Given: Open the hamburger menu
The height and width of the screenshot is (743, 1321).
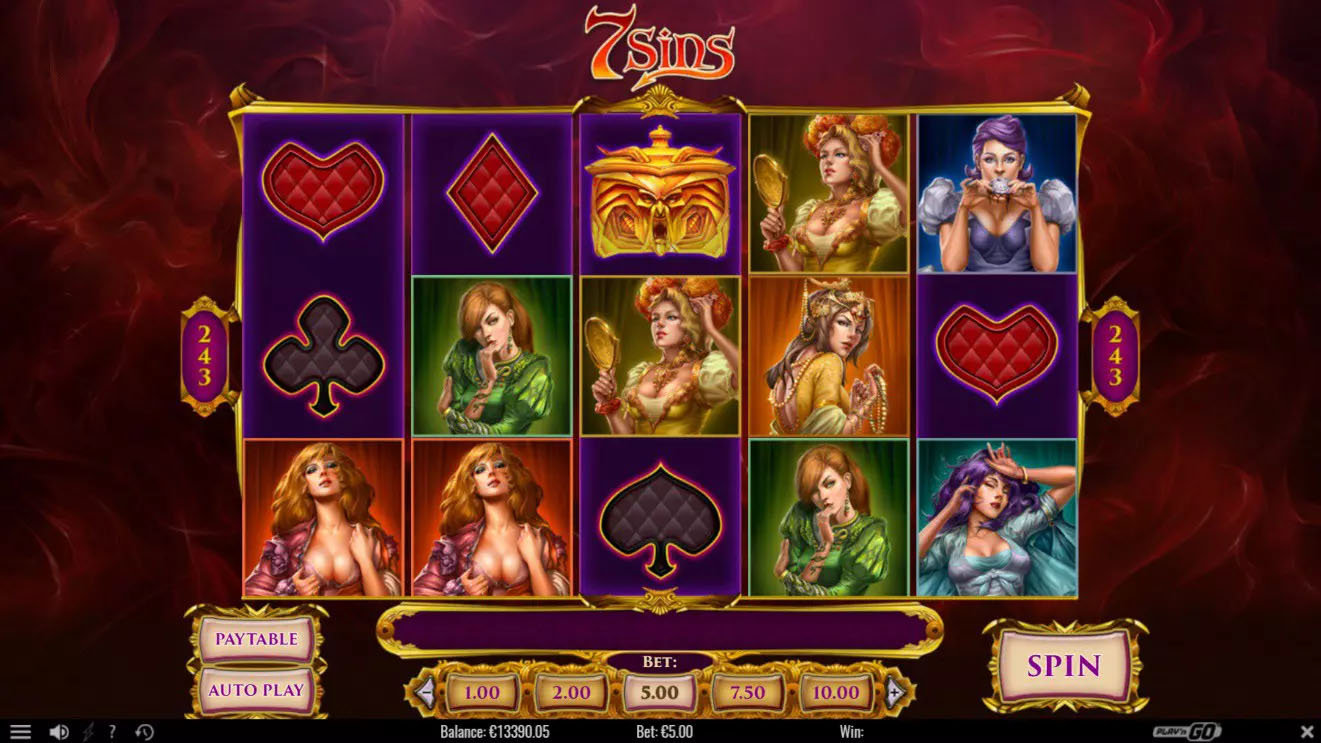Looking at the screenshot, I should 21,729.
